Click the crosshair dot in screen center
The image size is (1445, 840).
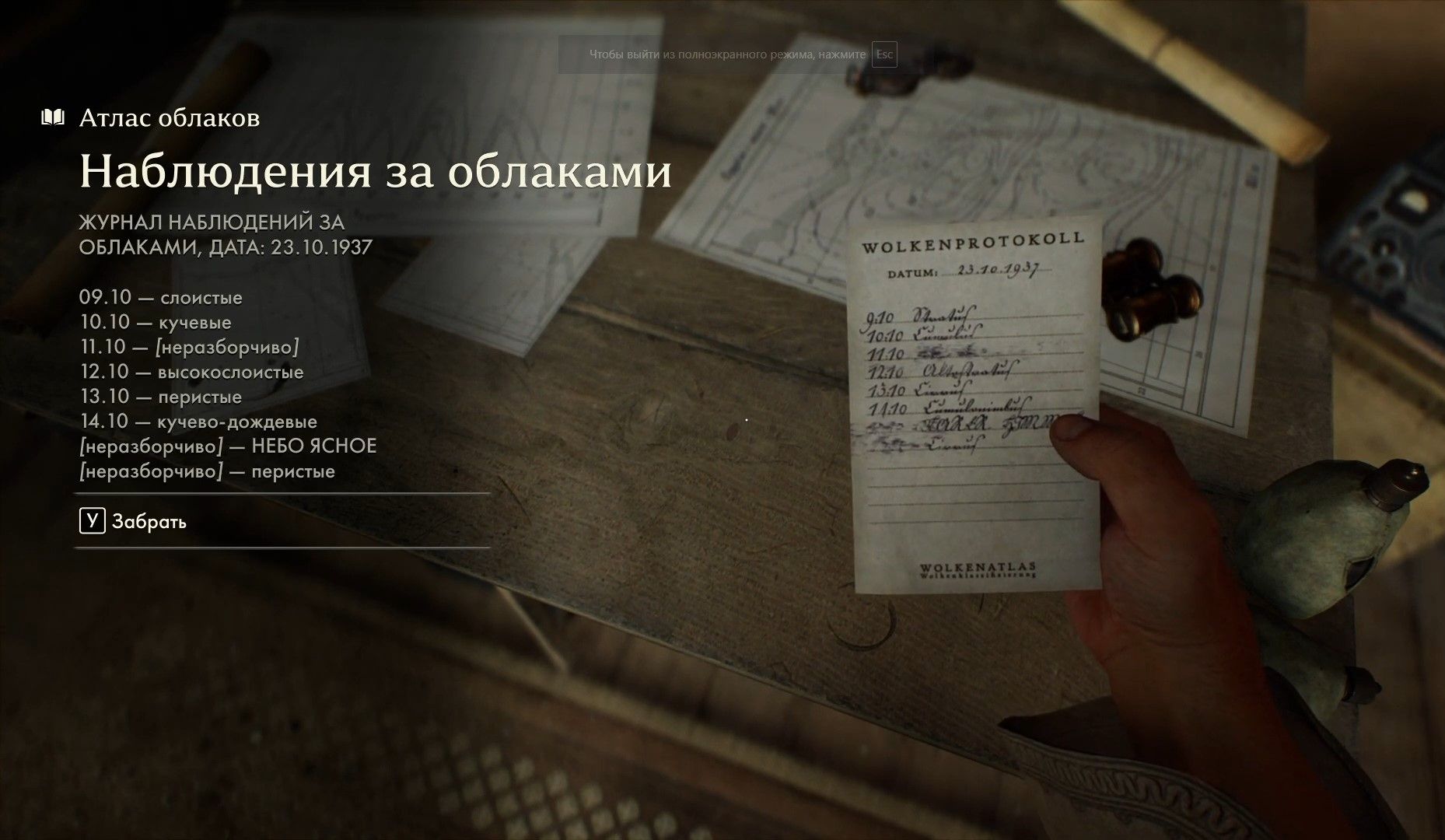746,420
